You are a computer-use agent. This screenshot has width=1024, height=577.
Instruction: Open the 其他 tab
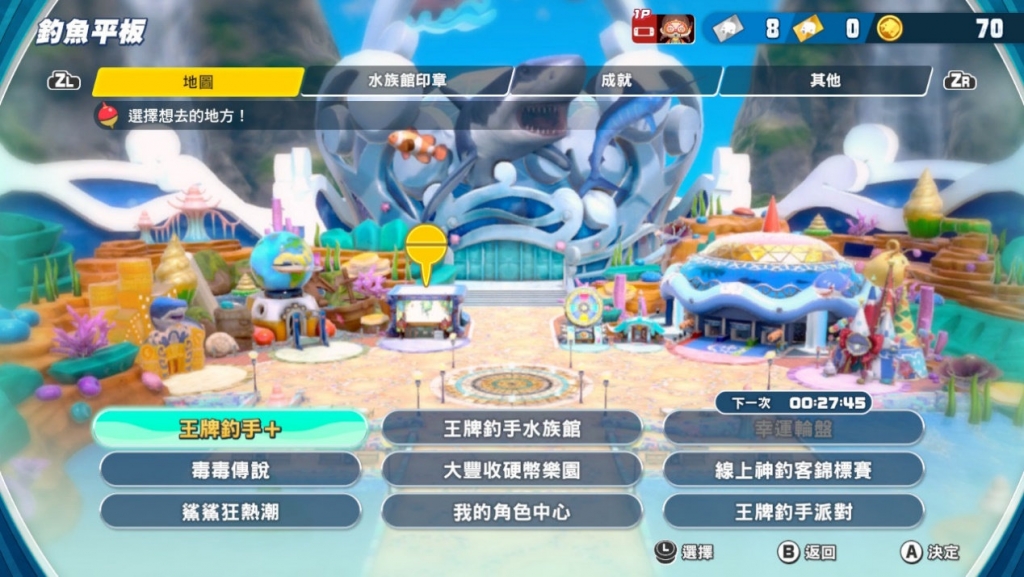(825, 82)
